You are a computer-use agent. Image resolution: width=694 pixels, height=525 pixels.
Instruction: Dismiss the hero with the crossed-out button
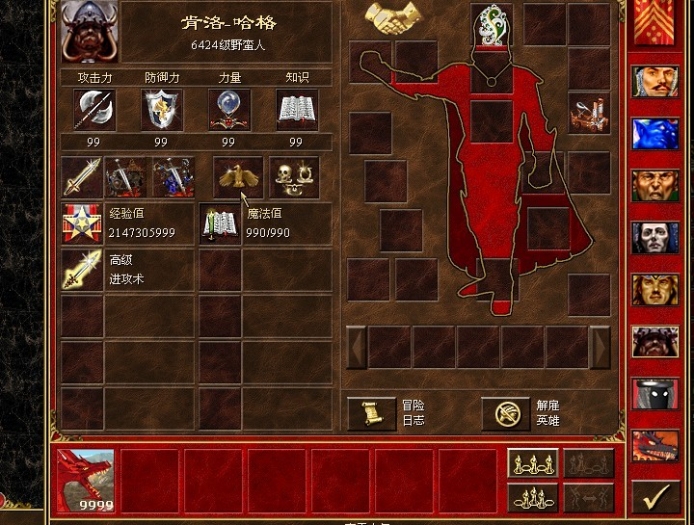[506, 413]
